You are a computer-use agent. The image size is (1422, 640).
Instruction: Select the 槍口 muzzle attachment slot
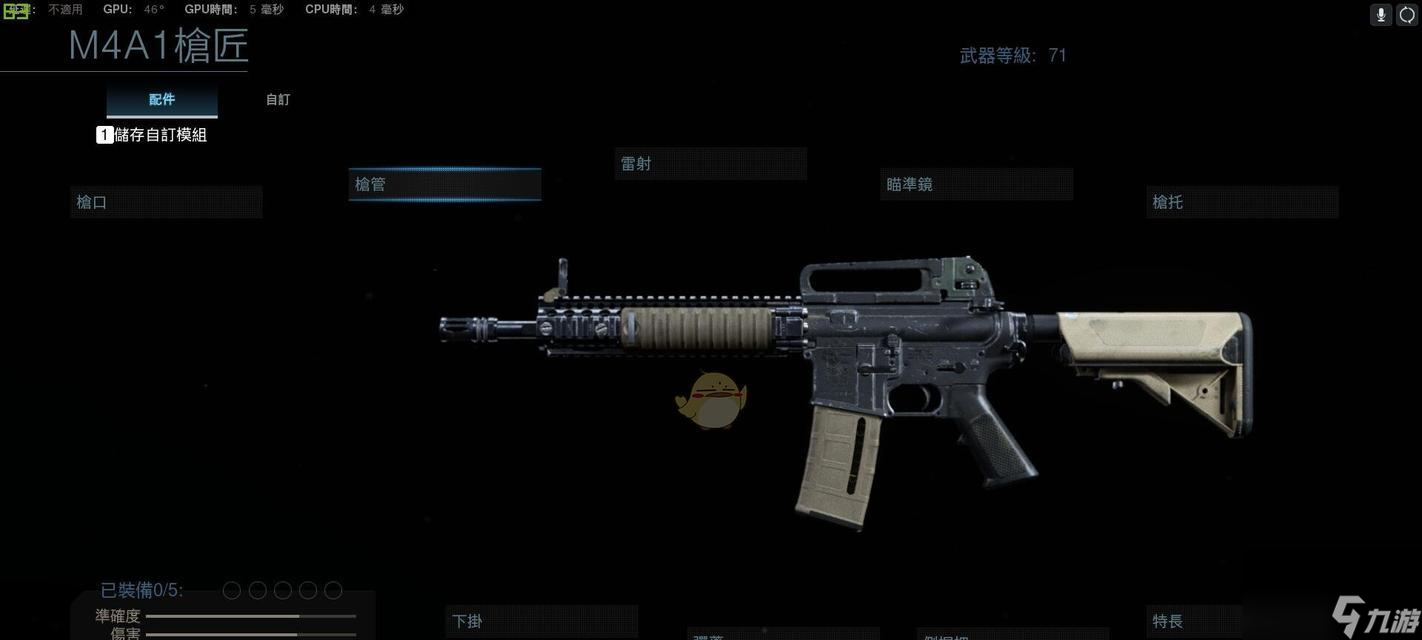pos(166,202)
